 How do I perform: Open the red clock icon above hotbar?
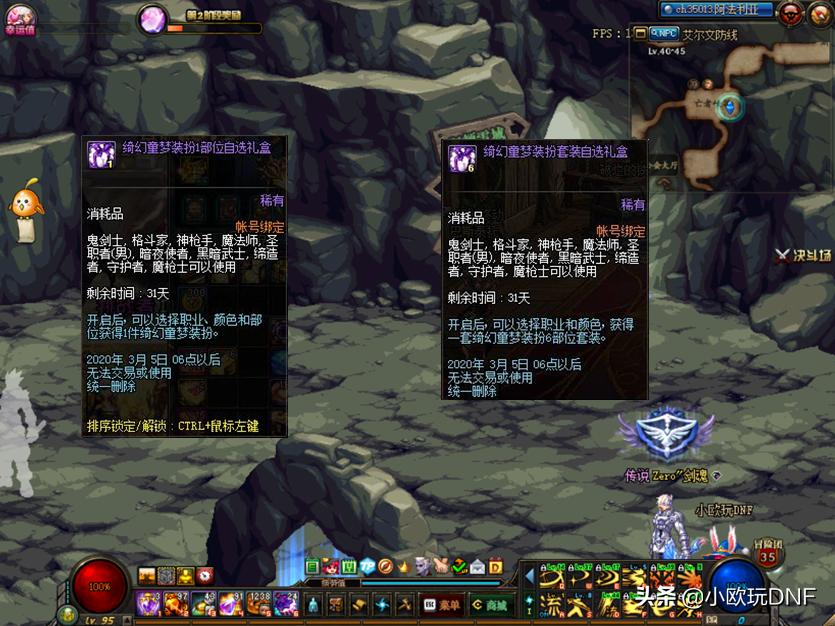pyautogui.click(x=205, y=575)
